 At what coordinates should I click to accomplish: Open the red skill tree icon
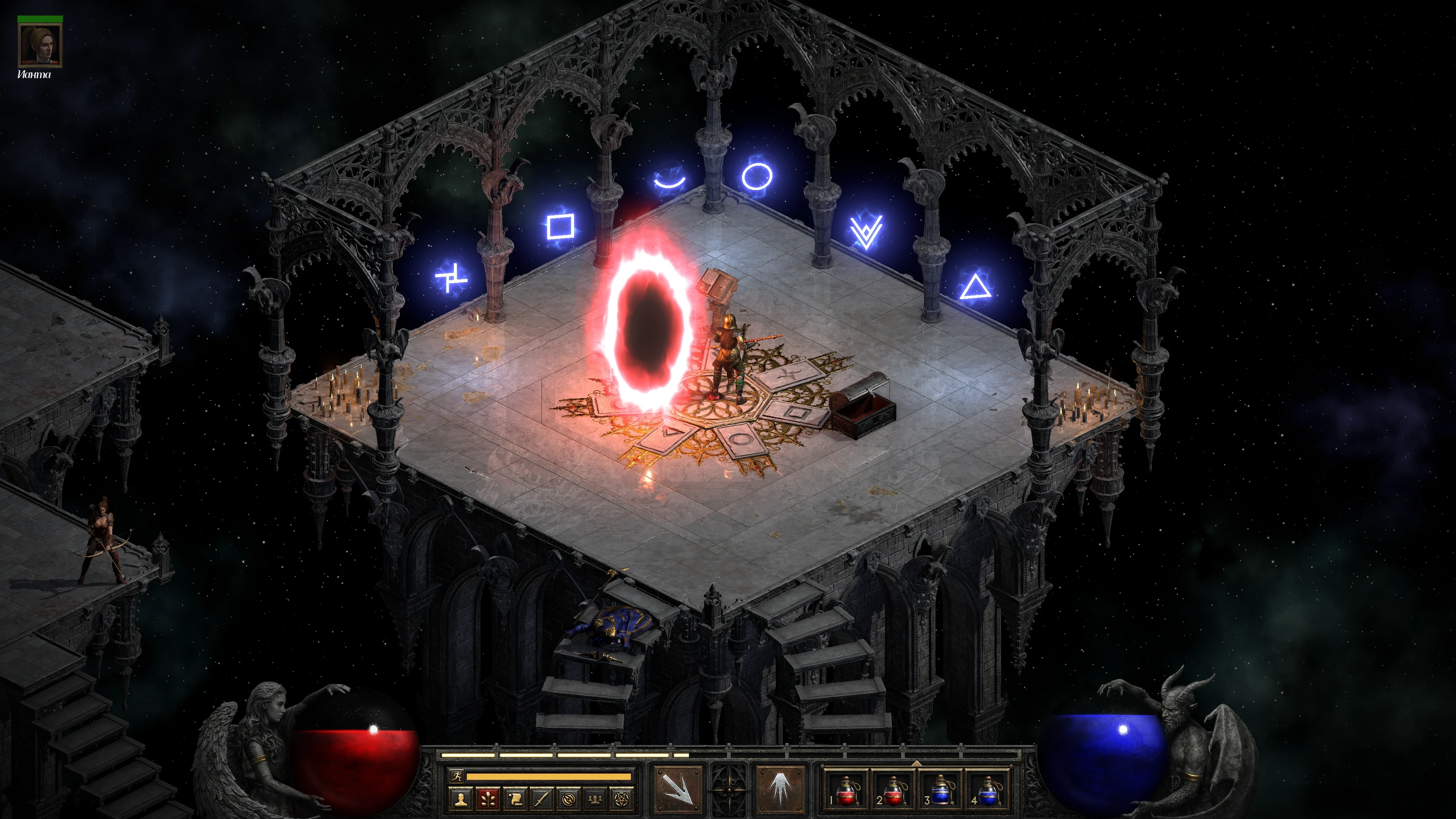[488, 799]
